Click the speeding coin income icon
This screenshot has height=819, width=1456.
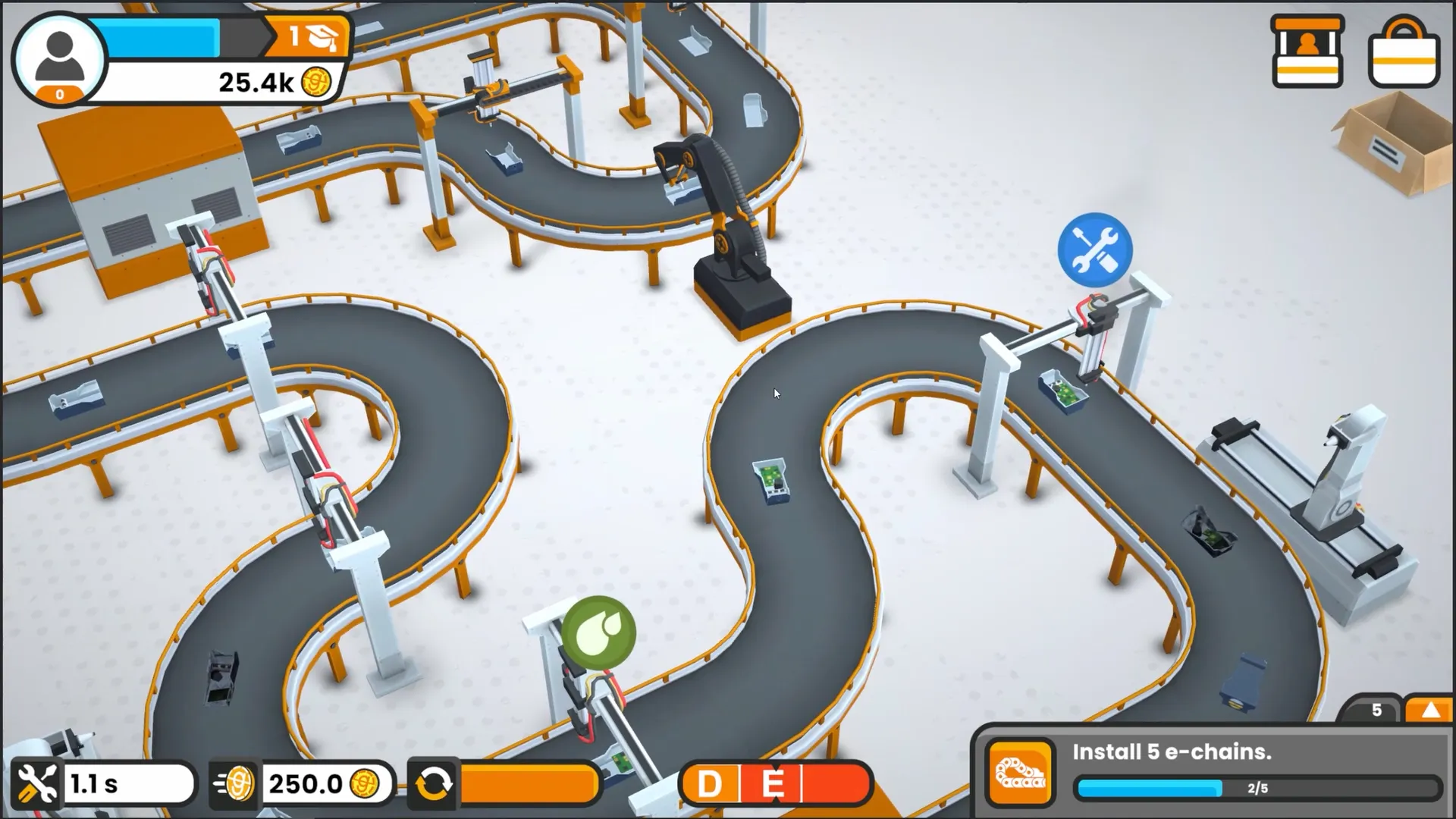234,783
